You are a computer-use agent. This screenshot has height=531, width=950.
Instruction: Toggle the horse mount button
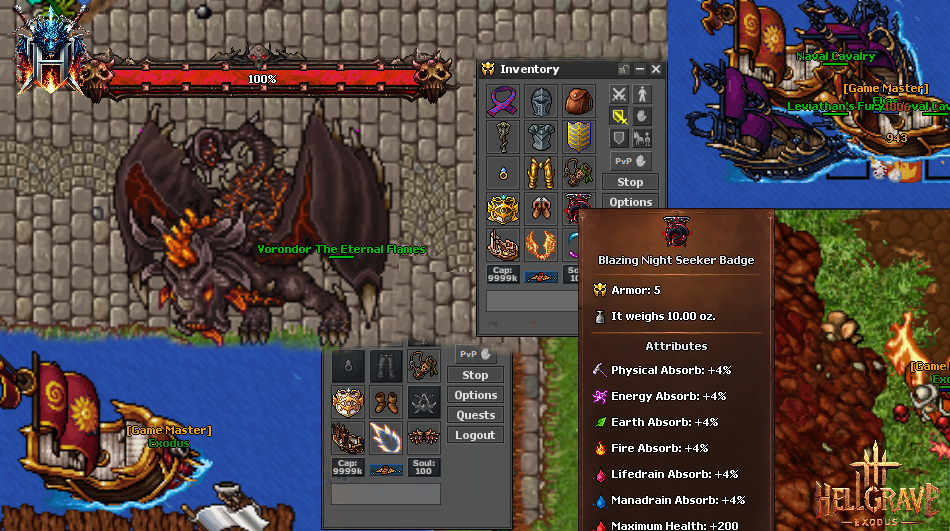[641, 137]
